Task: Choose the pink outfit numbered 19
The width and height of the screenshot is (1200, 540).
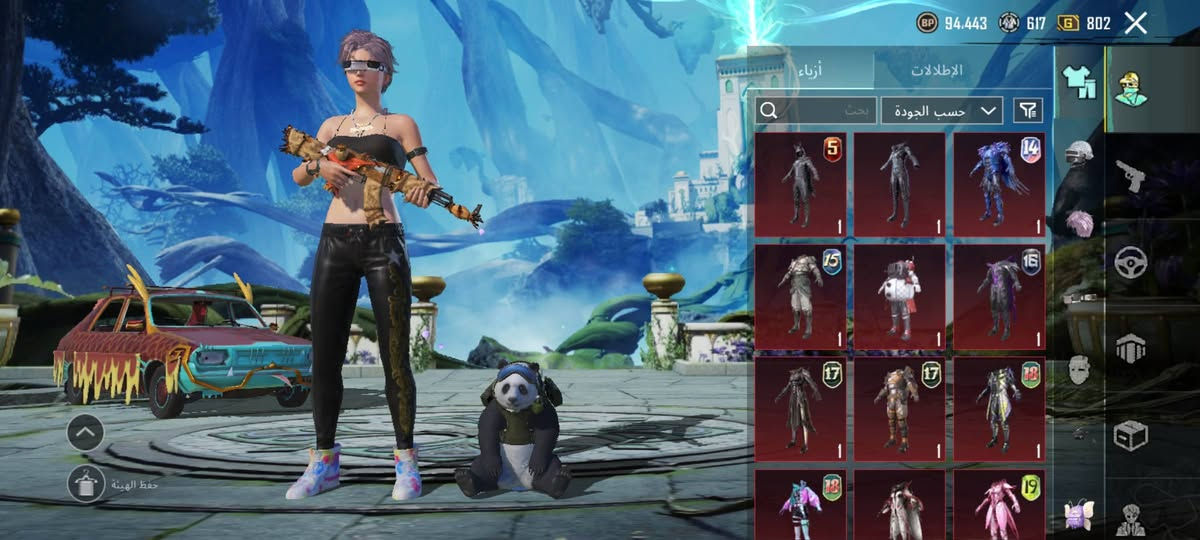Action: 999,505
